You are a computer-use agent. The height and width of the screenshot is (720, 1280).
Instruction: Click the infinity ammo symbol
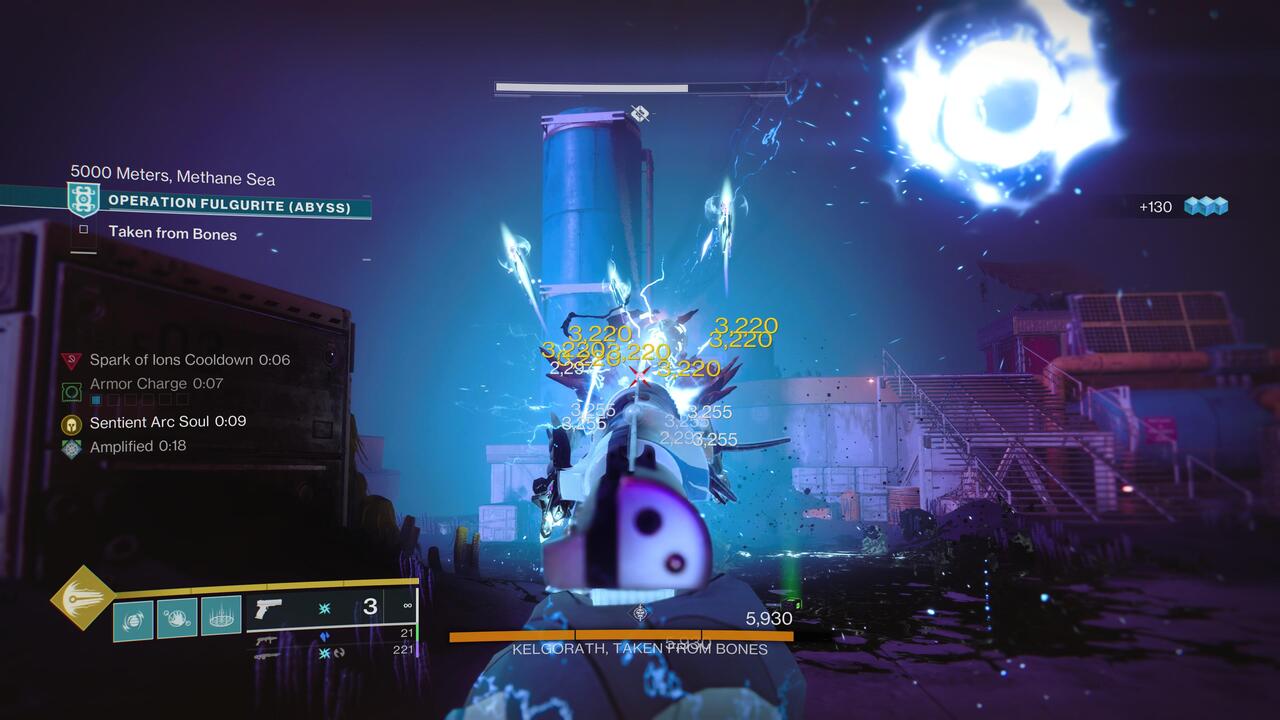click(407, 602)
